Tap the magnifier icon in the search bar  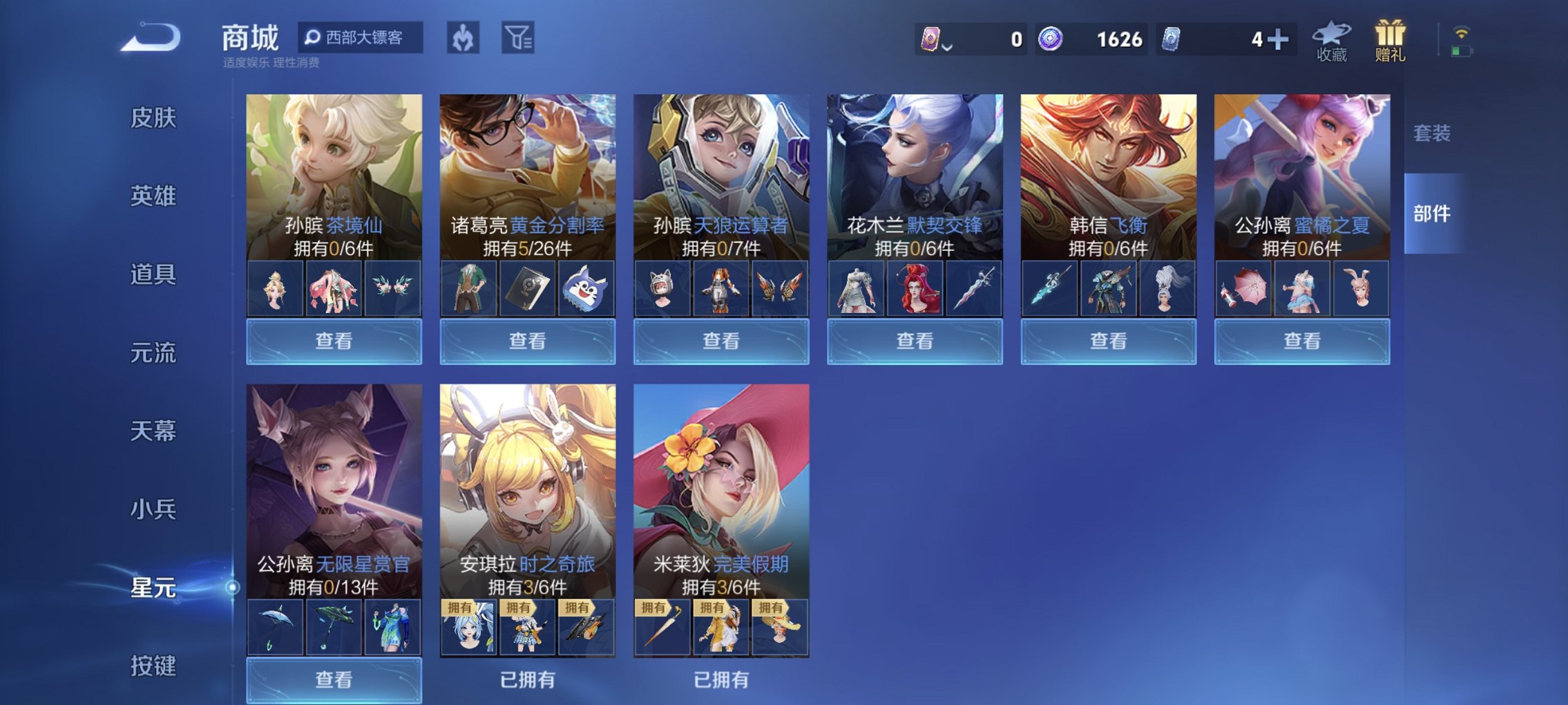pyautogui.click(x=315, y=38)
